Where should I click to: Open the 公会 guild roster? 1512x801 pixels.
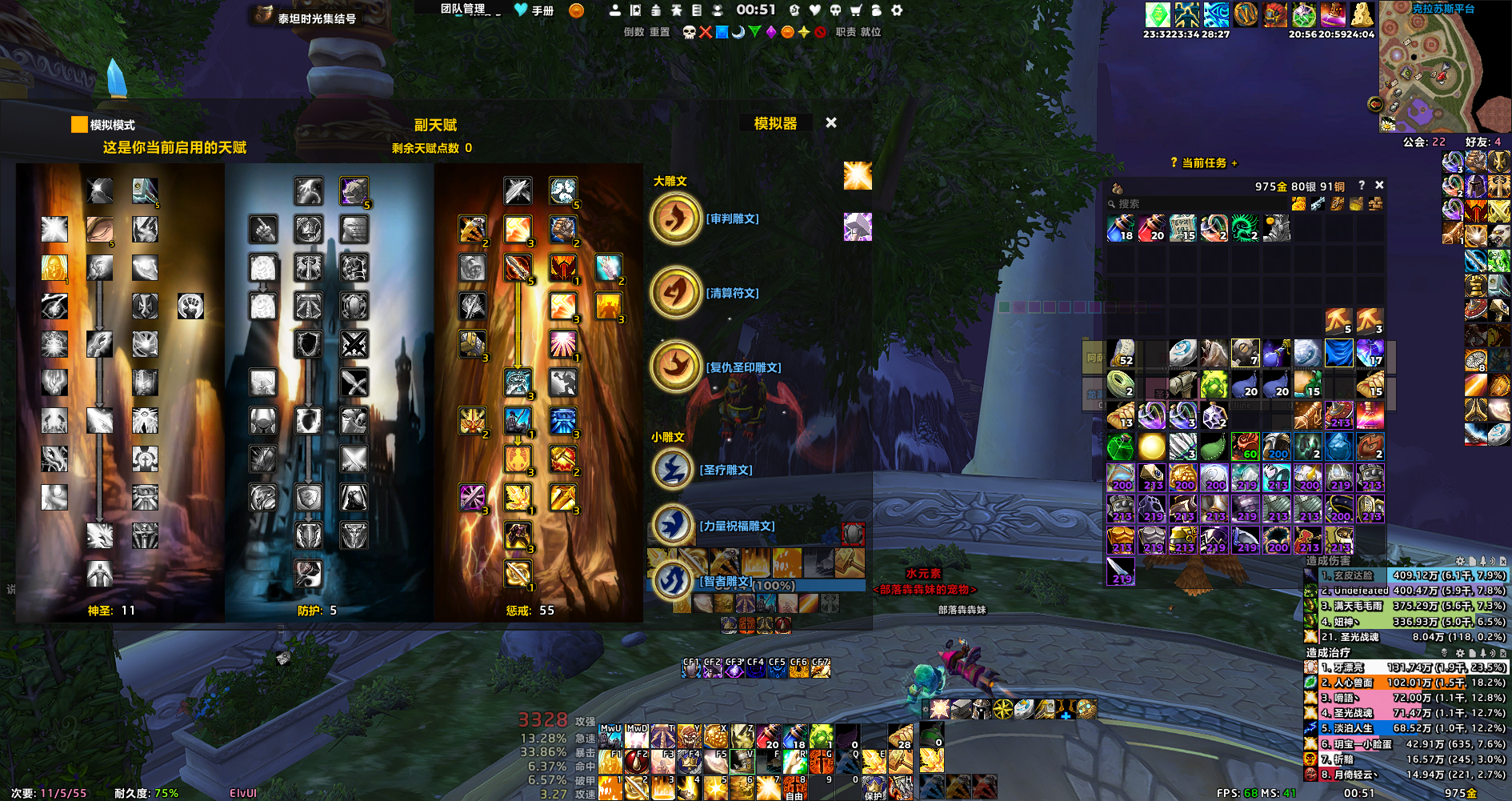1424,142
